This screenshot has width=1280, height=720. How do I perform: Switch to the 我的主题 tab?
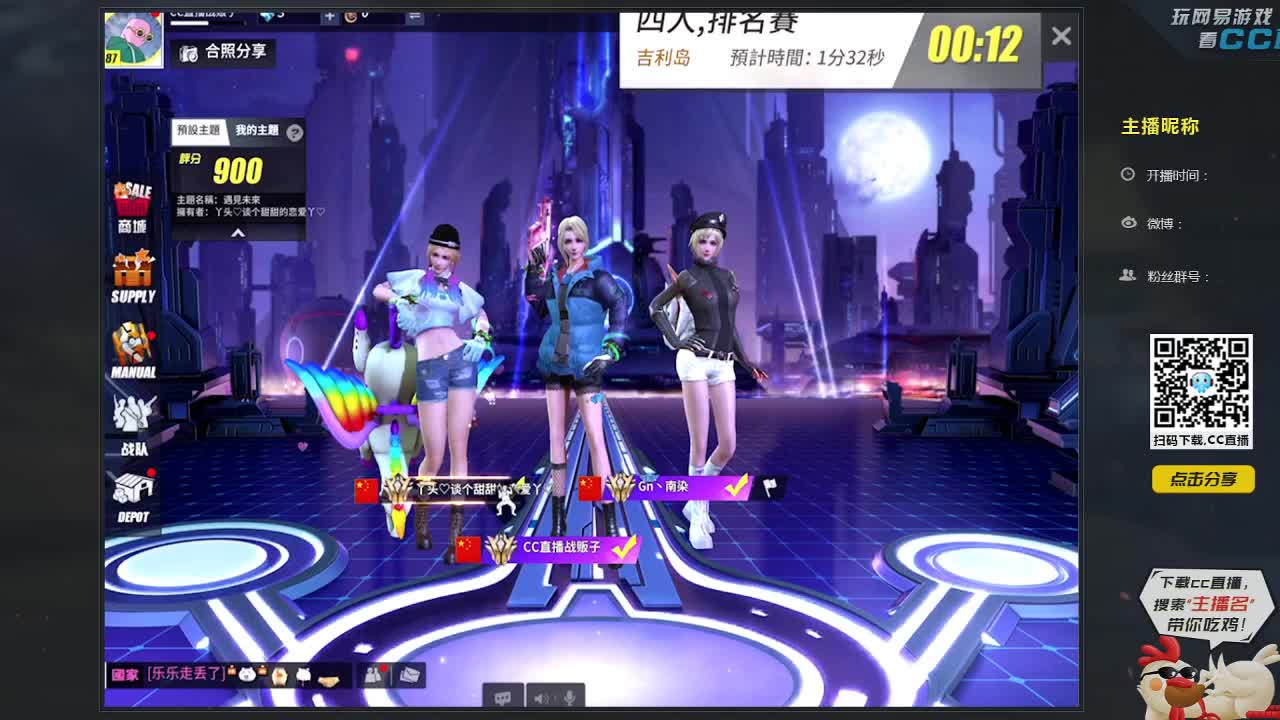[x=257, y=131]
